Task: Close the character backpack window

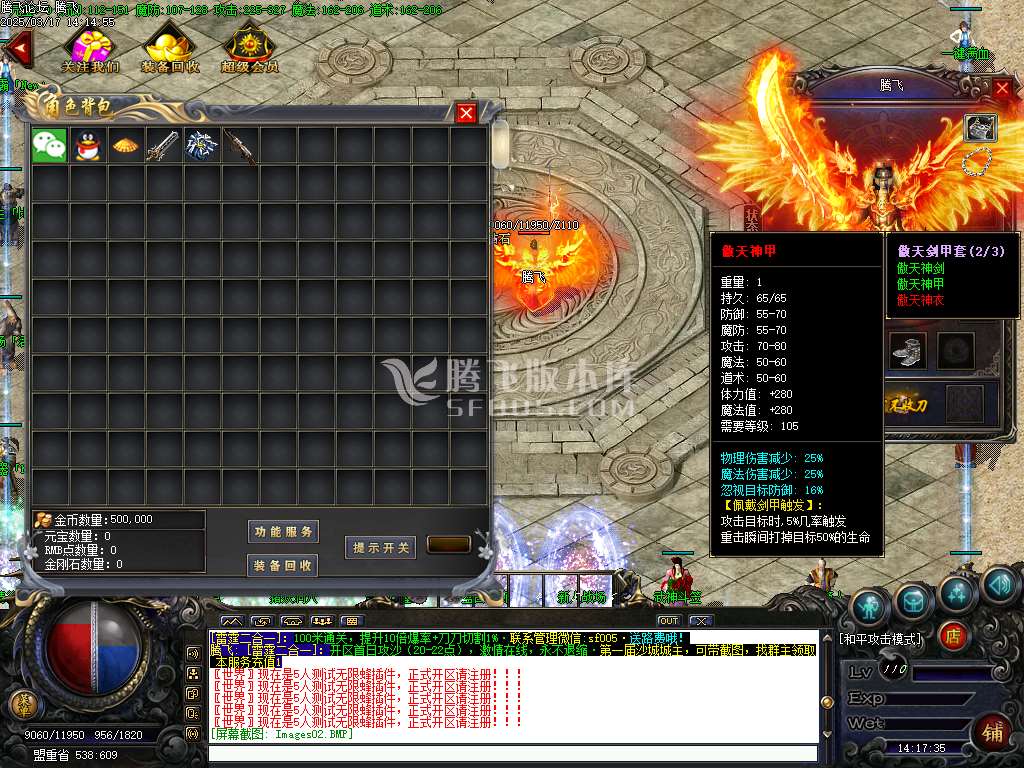Action: tap(466, 113)
